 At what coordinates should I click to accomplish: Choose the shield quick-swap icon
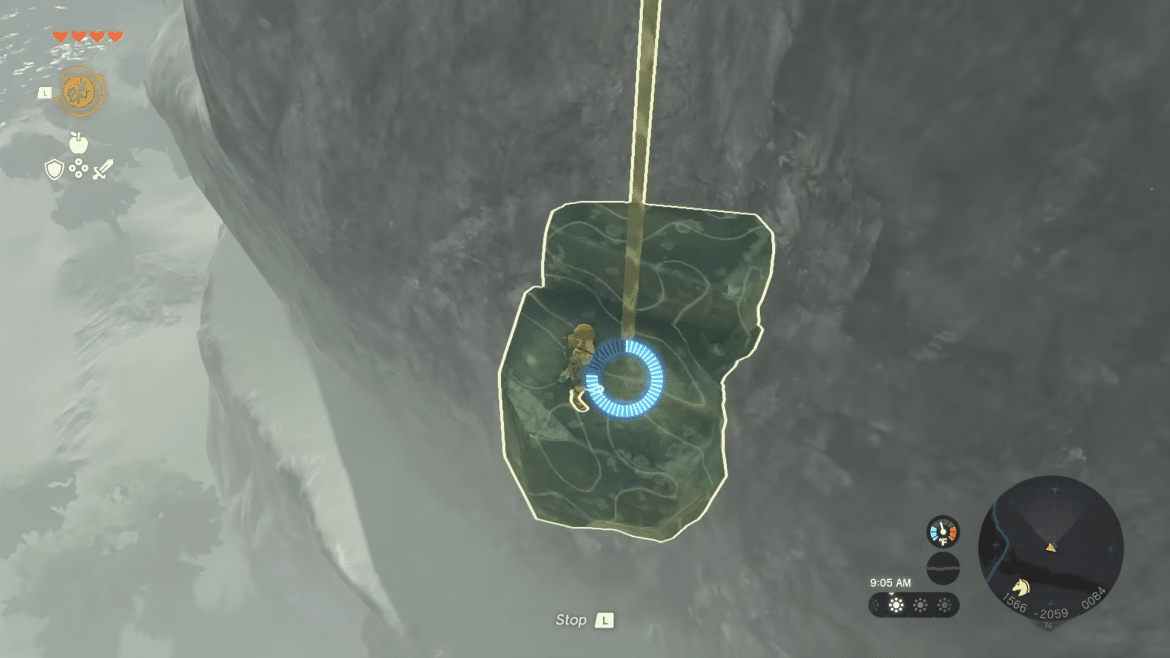(x=55, y=170)
